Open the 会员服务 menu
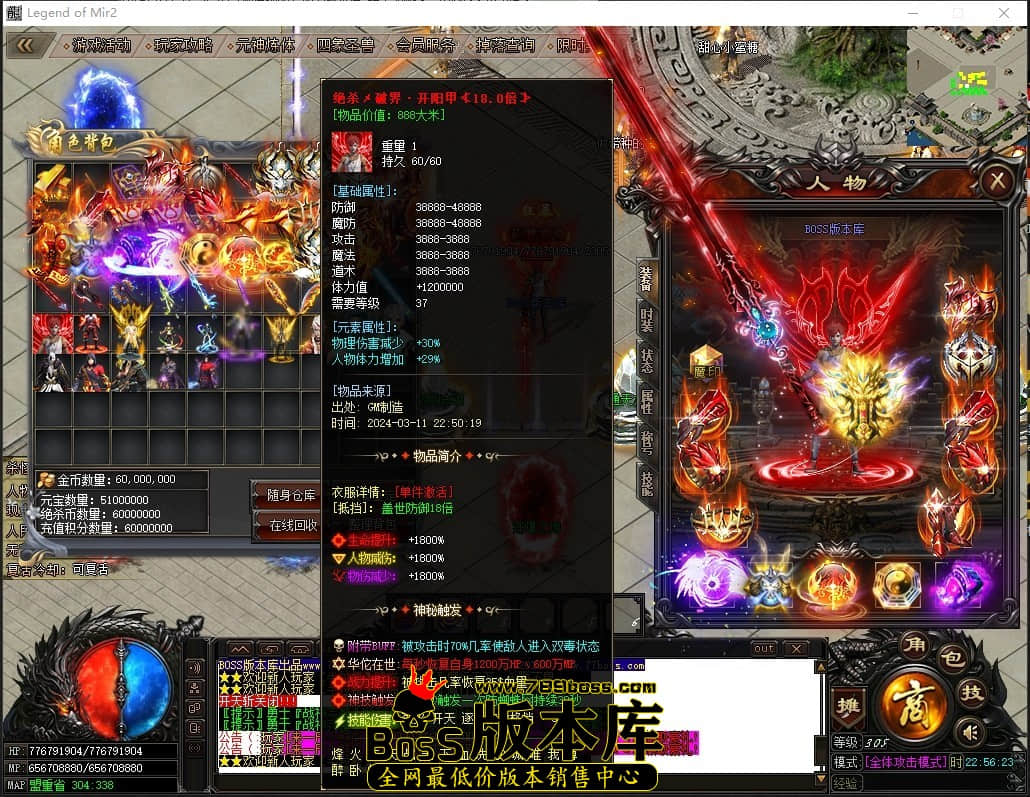 (425, 46)
